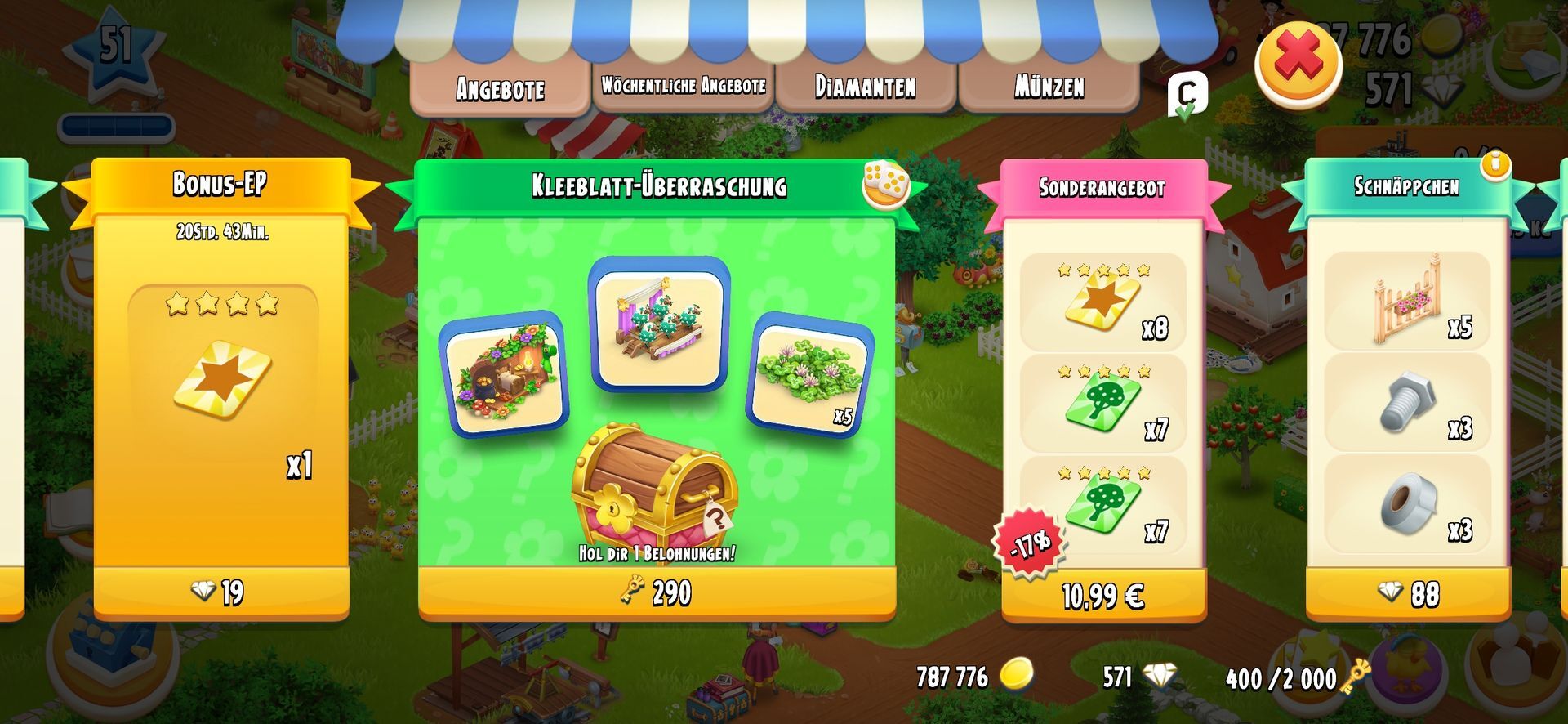Select the fence x5 item
Screen dimensions: 1568x724
(x=1407, y=301)
